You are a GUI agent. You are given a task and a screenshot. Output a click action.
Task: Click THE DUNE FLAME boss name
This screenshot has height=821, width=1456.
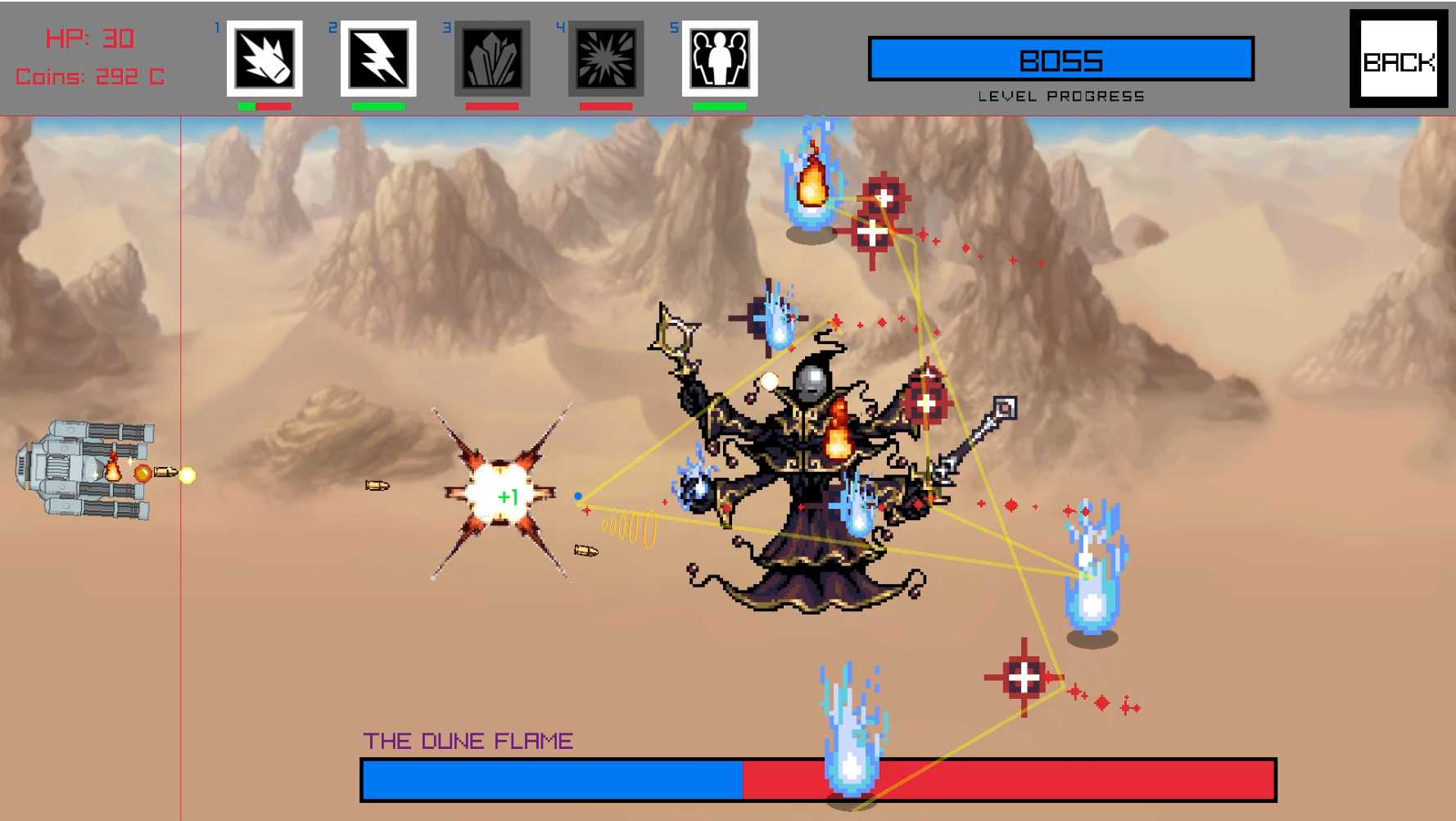(469, 739)
